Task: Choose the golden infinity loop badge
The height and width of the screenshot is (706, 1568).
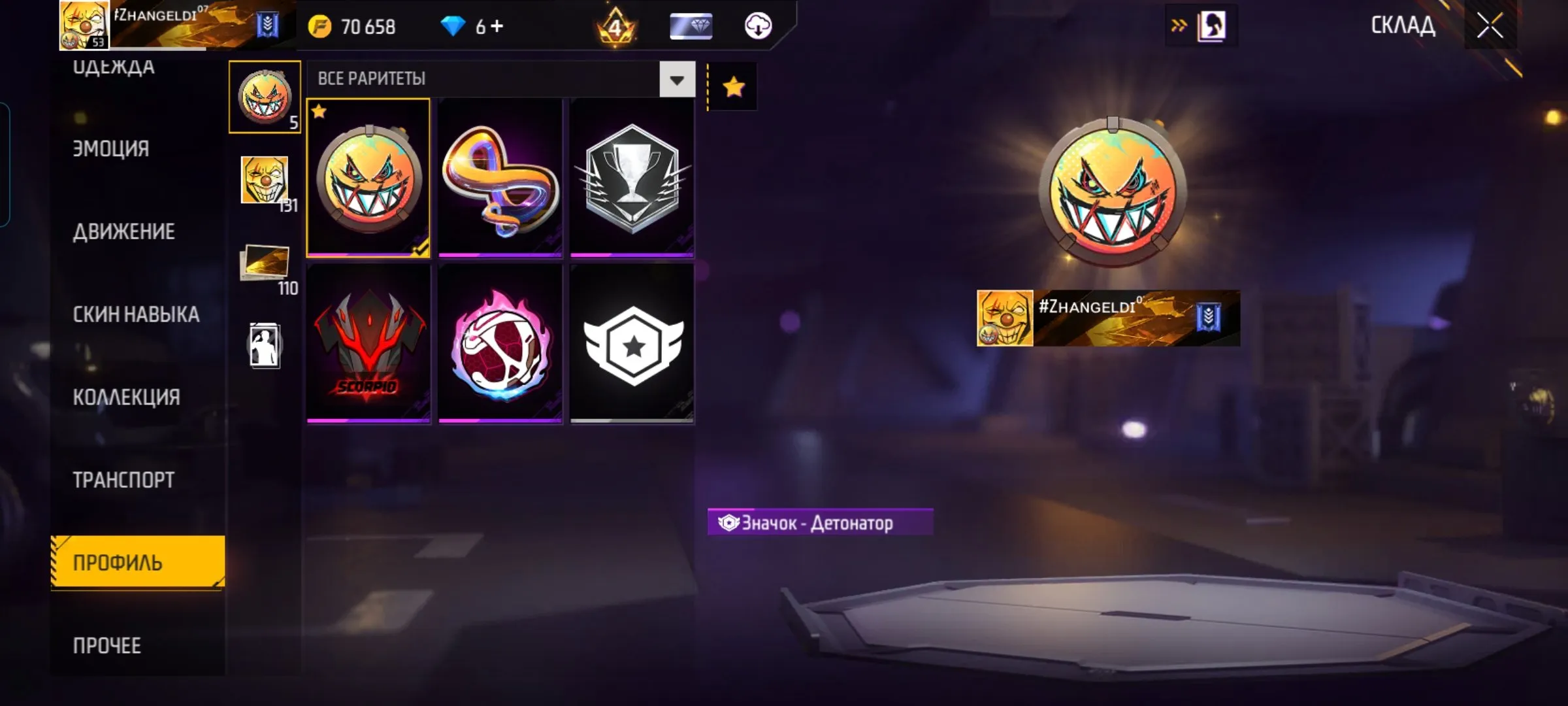Action: [x=500, y=178]
